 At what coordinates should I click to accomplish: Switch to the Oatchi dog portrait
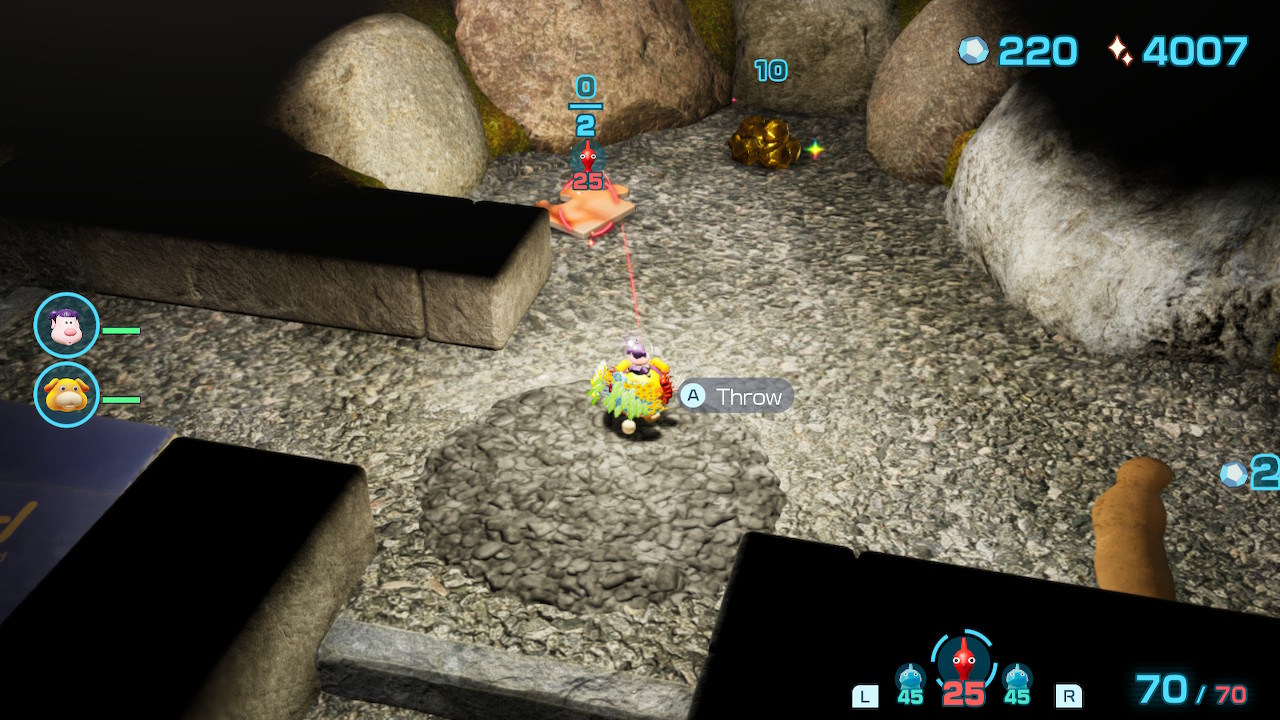[x=66, y=394]
